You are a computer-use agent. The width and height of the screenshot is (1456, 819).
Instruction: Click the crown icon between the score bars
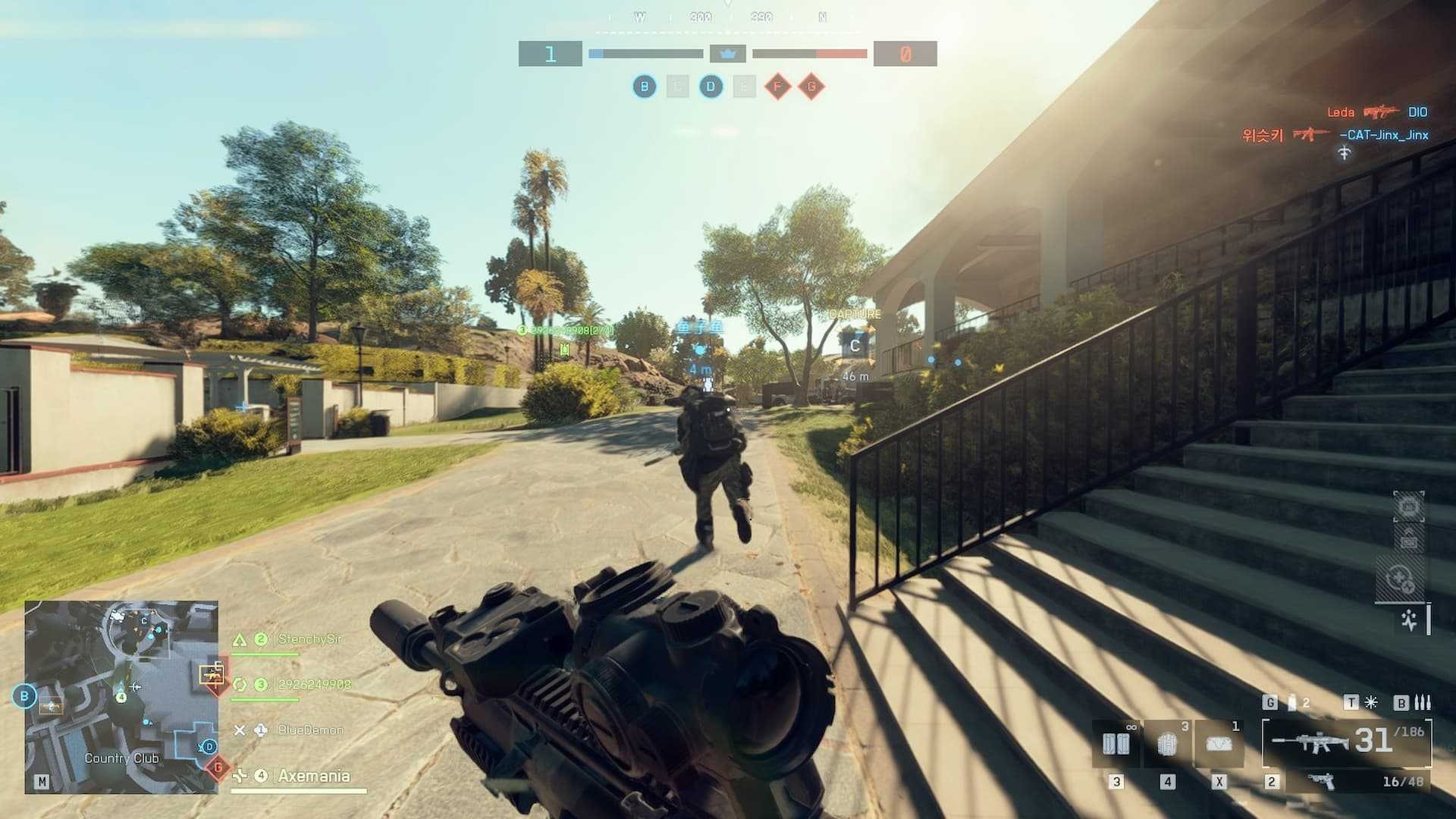coord(727,54)
